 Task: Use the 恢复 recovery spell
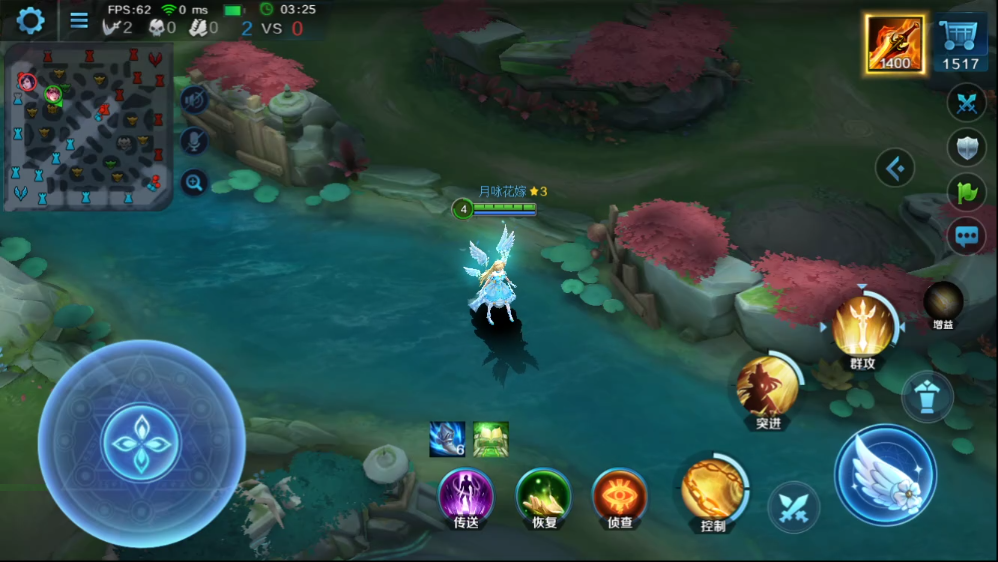coord(543,495)
